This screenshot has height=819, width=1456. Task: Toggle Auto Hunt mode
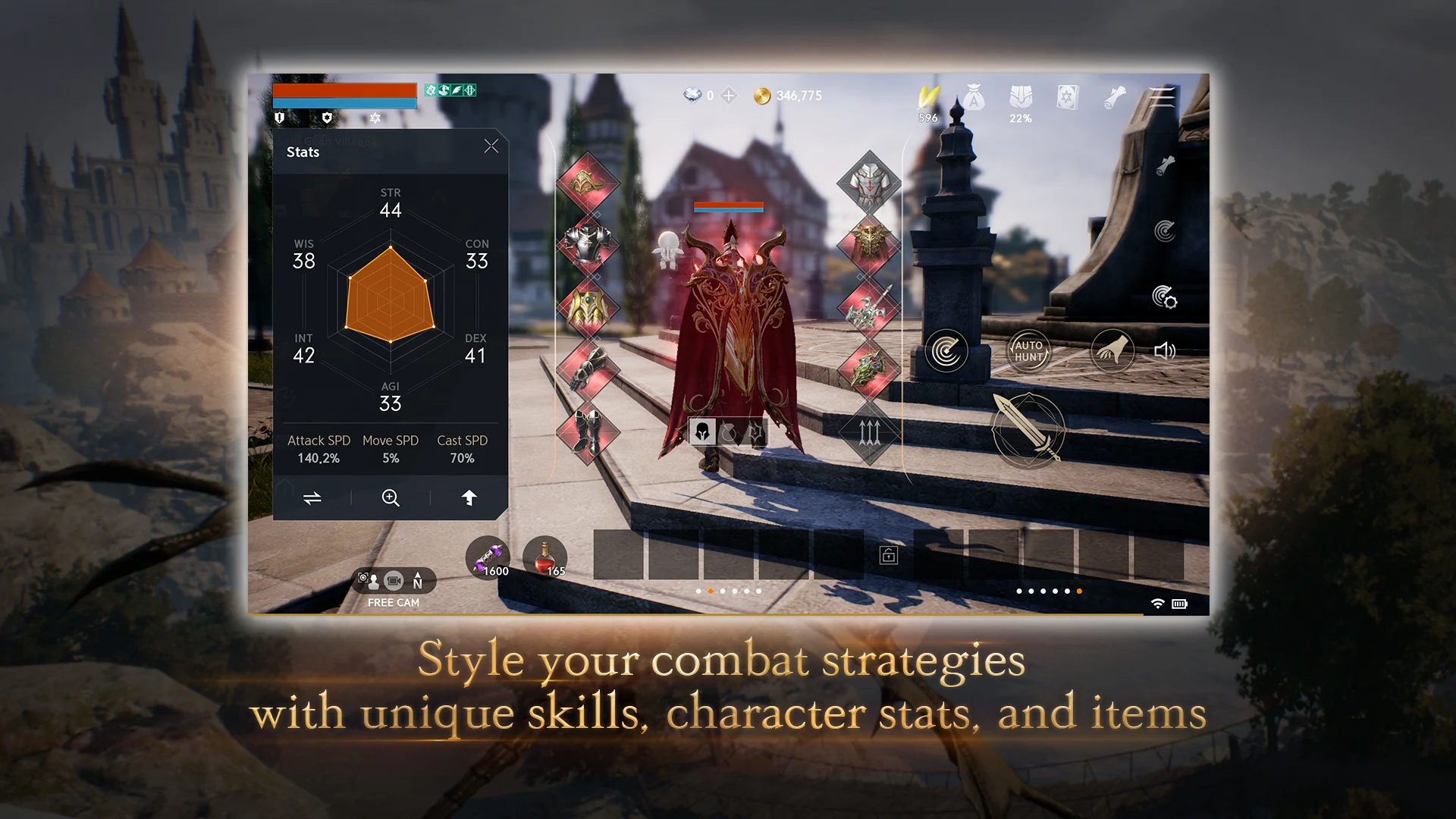(x=1028, y=350)
